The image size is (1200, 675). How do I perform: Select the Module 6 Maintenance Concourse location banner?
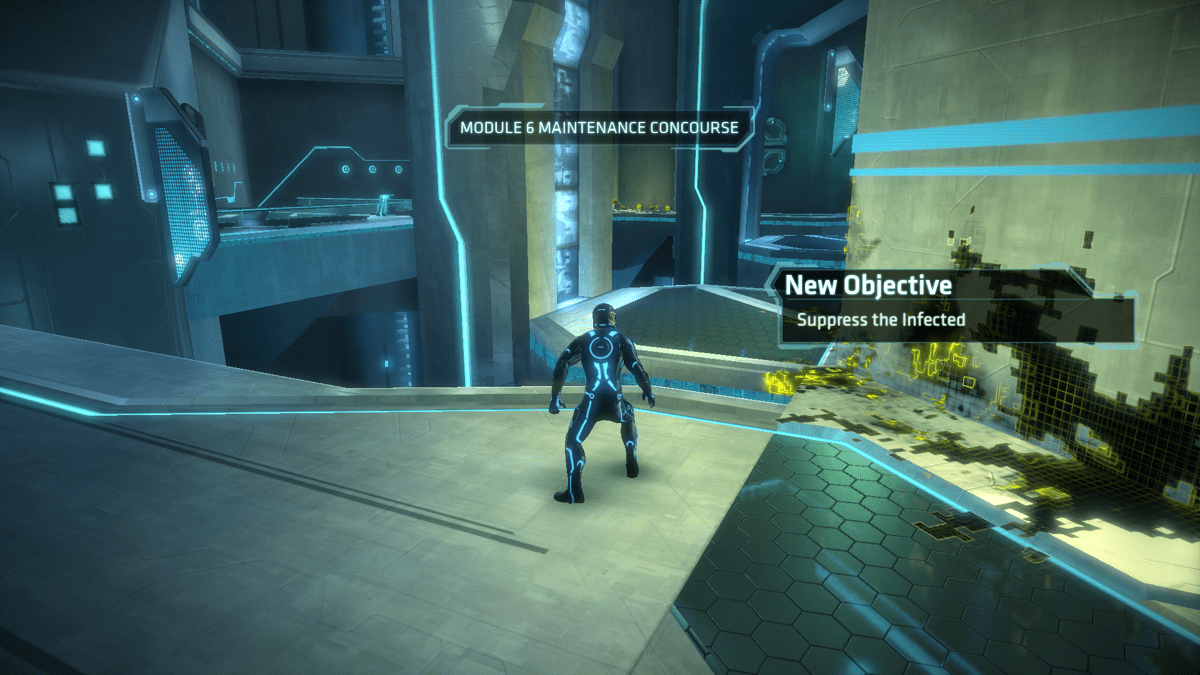pyautogui.click(x=599, y=128)
